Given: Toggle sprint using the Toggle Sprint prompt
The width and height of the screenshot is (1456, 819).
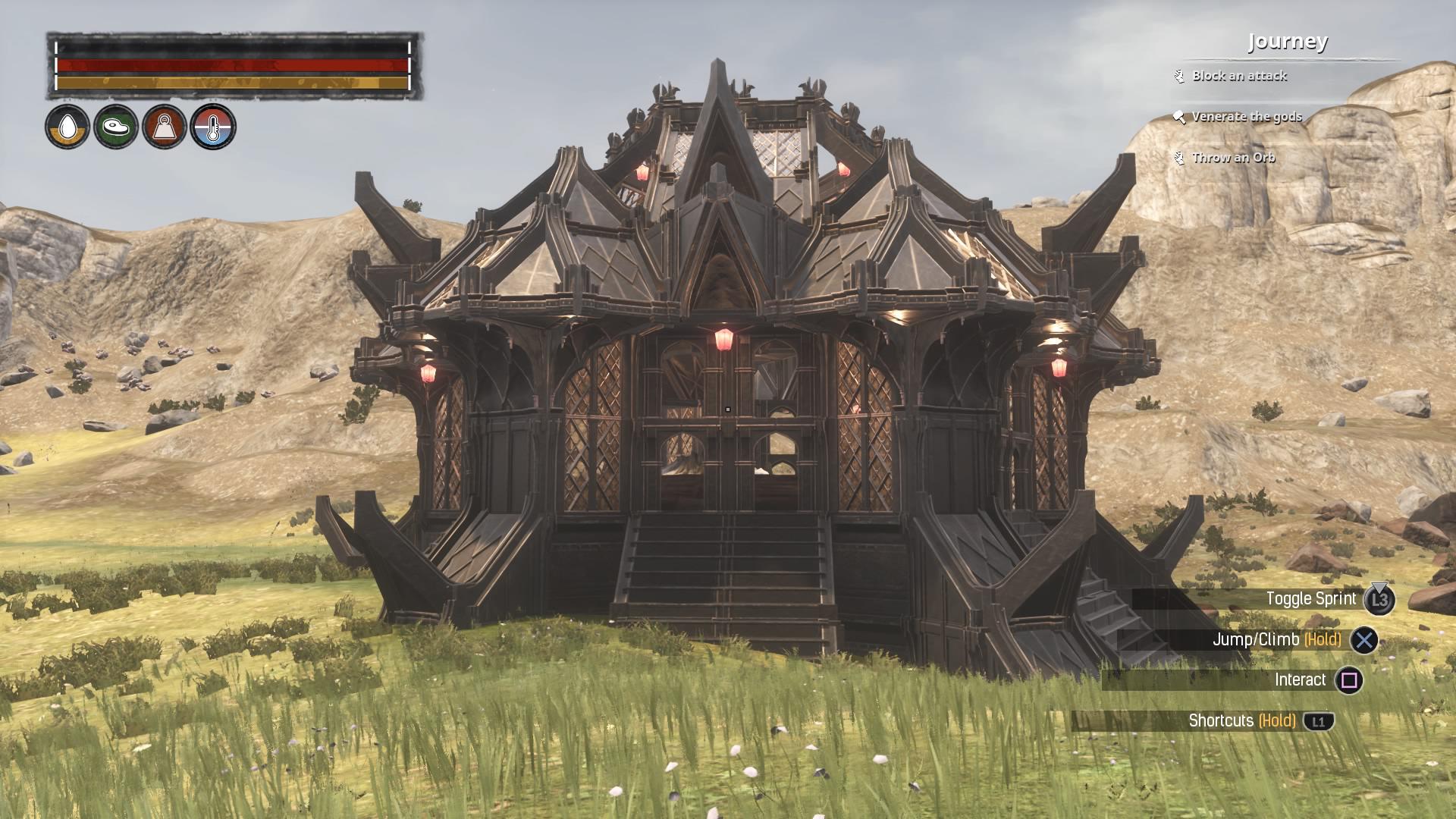Looking at the screenshot, I should click(x=1312, y=598).
